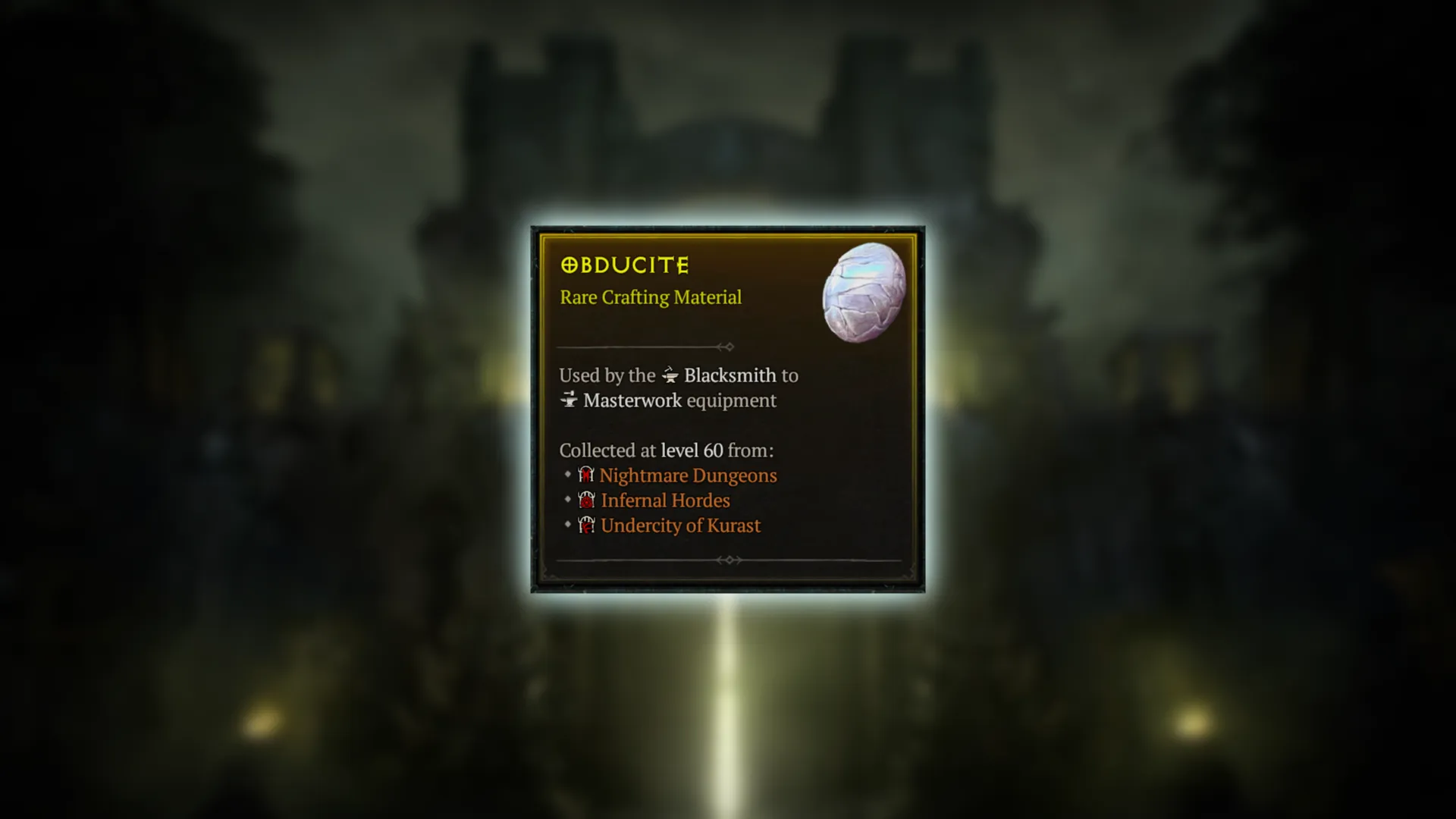Toggle the bullet beside Undercity of Kurast

[567, 525]
